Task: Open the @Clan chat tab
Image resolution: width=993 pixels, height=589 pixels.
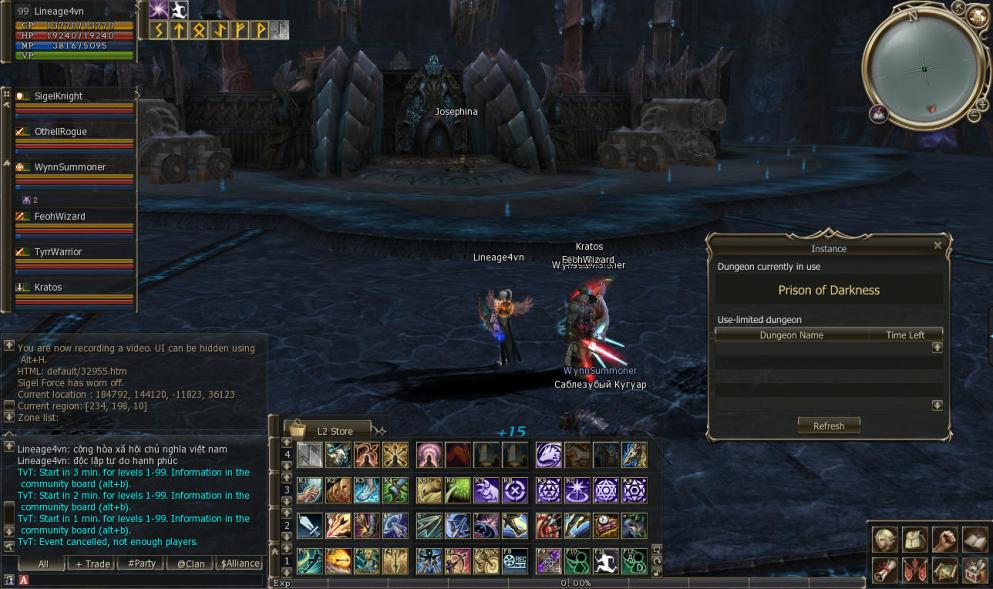Action: point(189,564)
